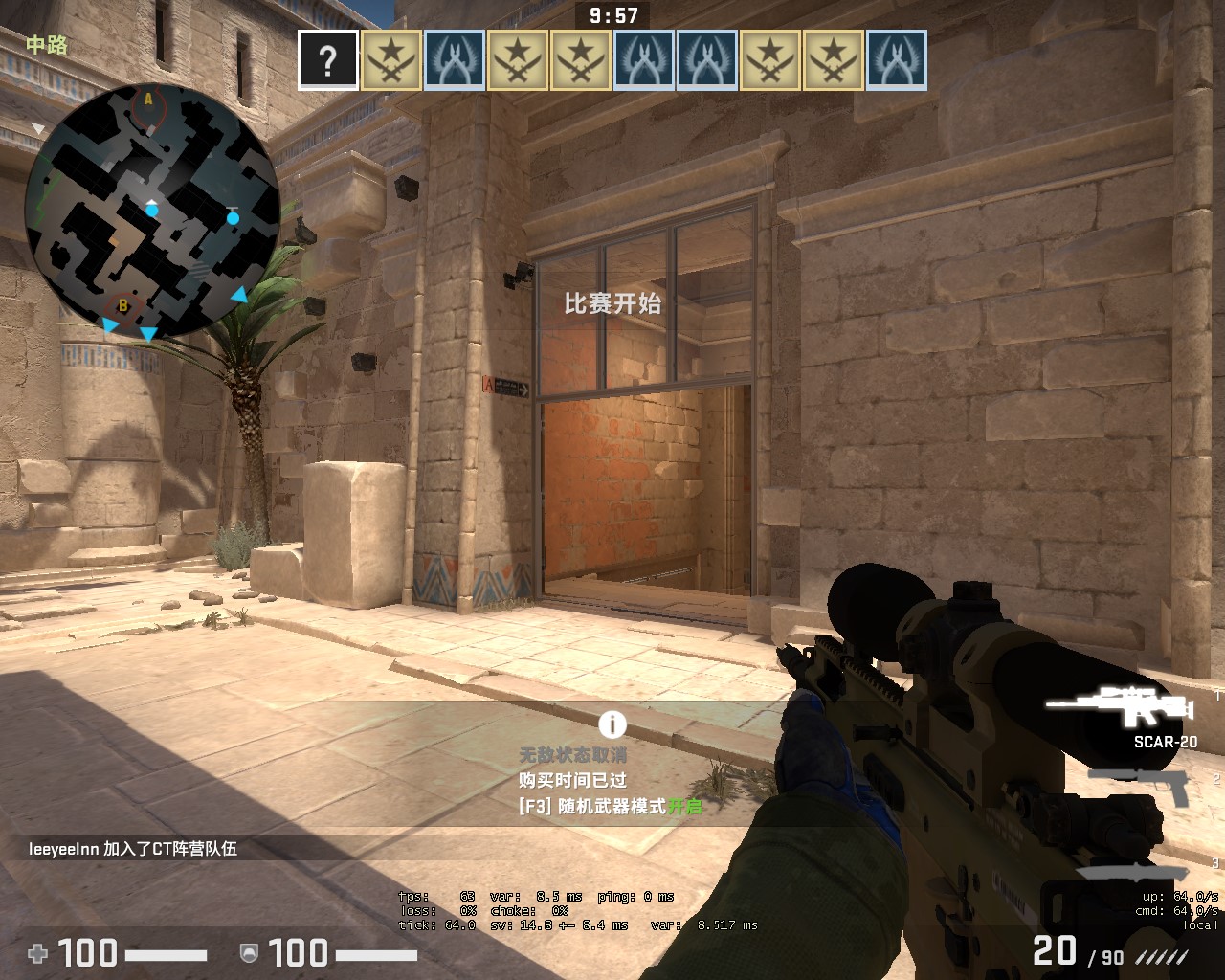
Task: Click the circular radar minimap
Action: tap(152, 211)
